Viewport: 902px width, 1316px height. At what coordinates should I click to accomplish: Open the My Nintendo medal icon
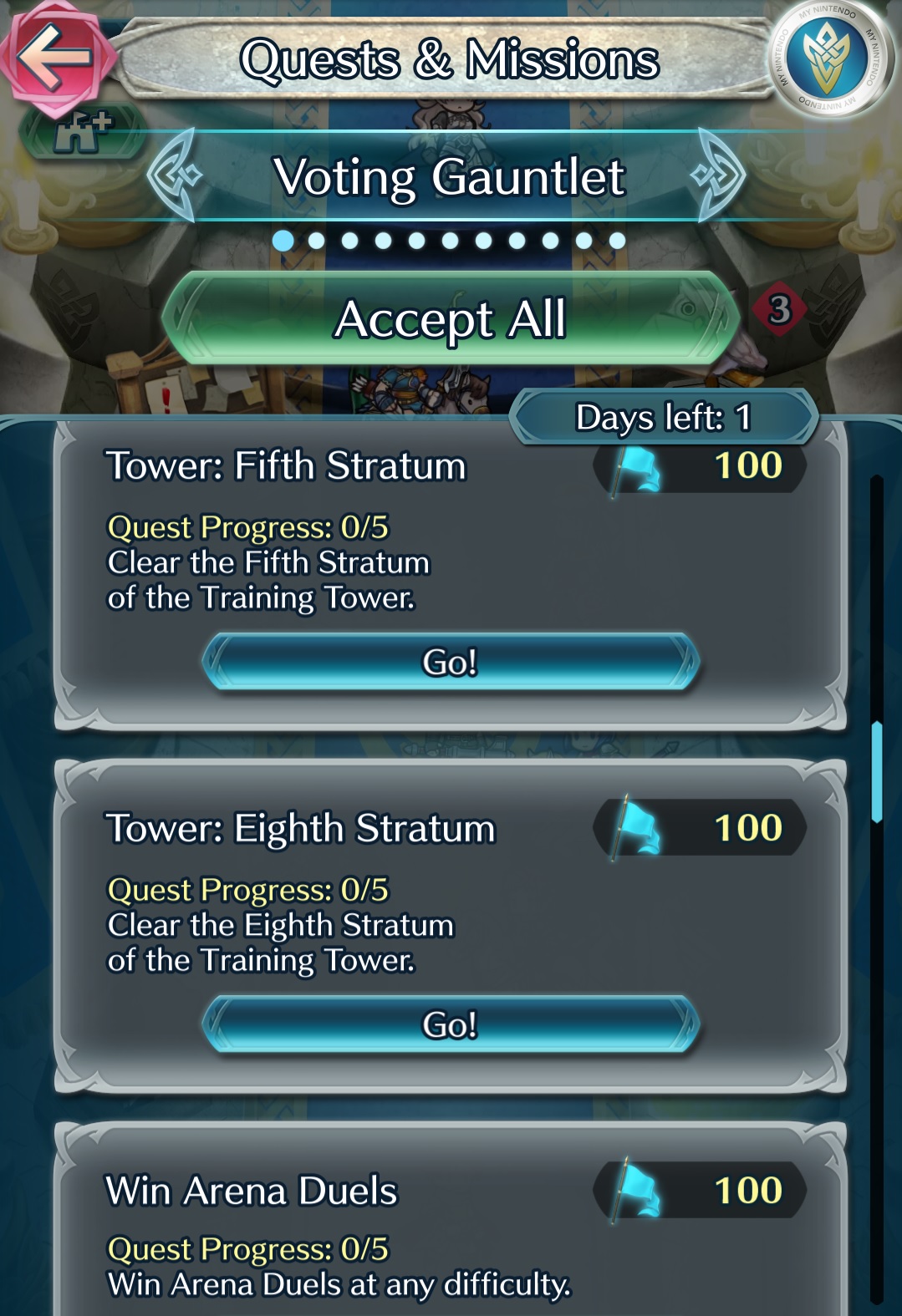[828, 58]
